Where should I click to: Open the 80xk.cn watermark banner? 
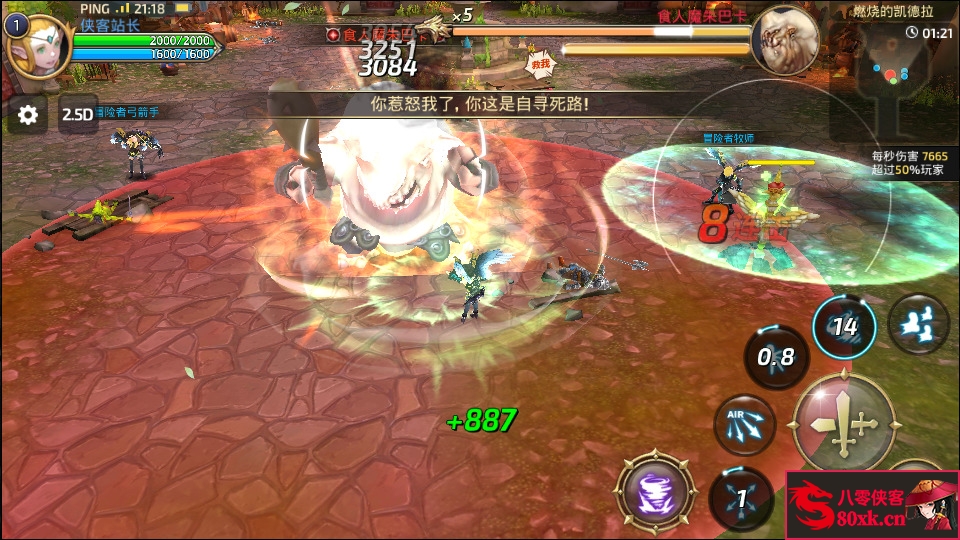(872, 505)
